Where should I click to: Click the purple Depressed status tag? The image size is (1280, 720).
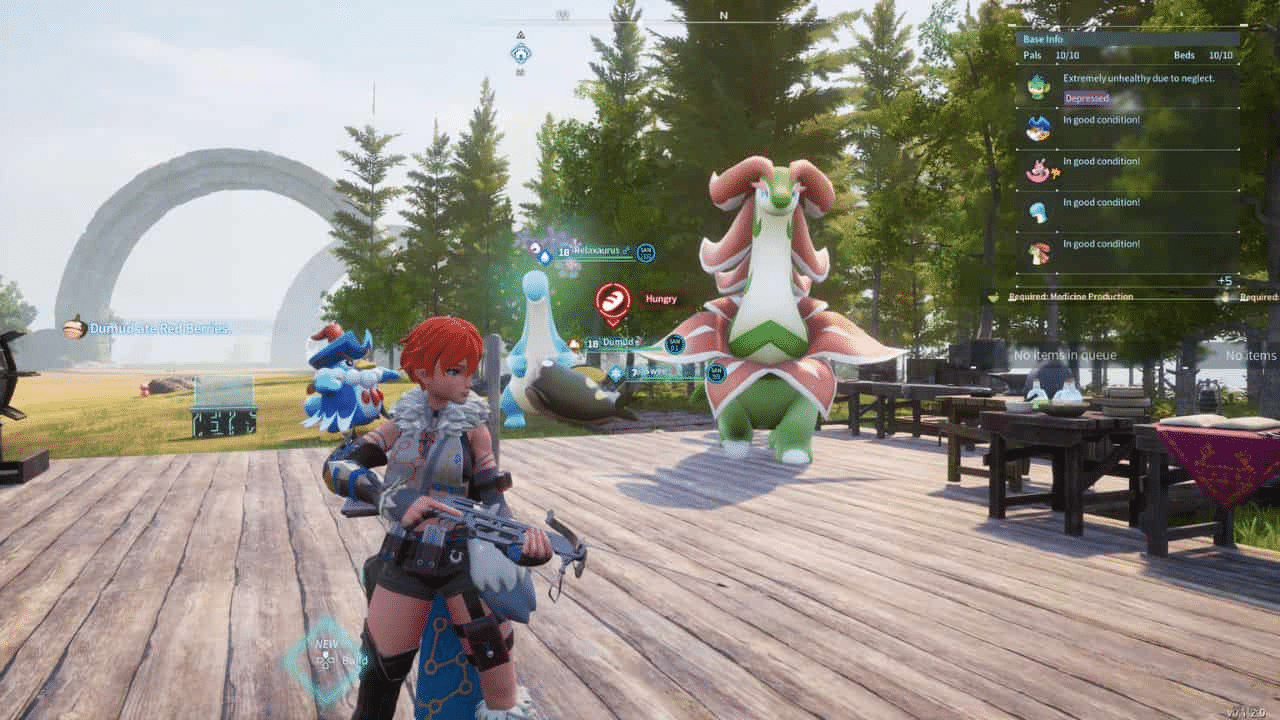coord(1086,98)
